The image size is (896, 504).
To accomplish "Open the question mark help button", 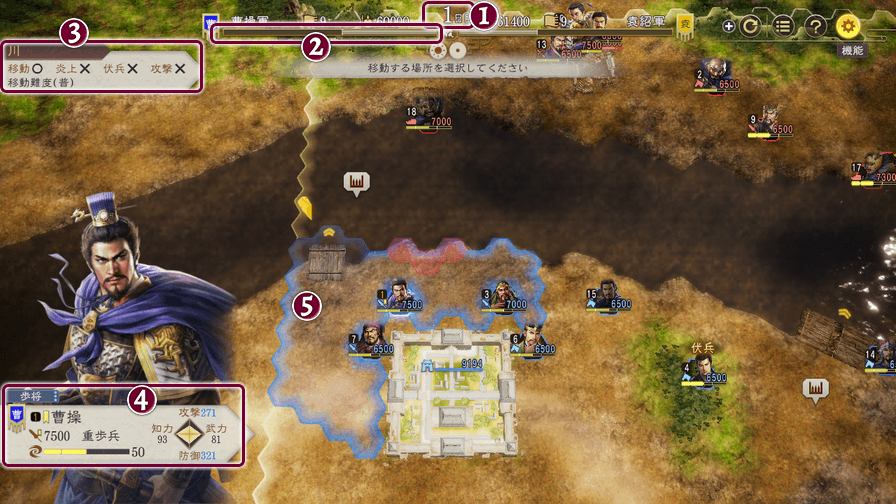I will pos(816,27).
